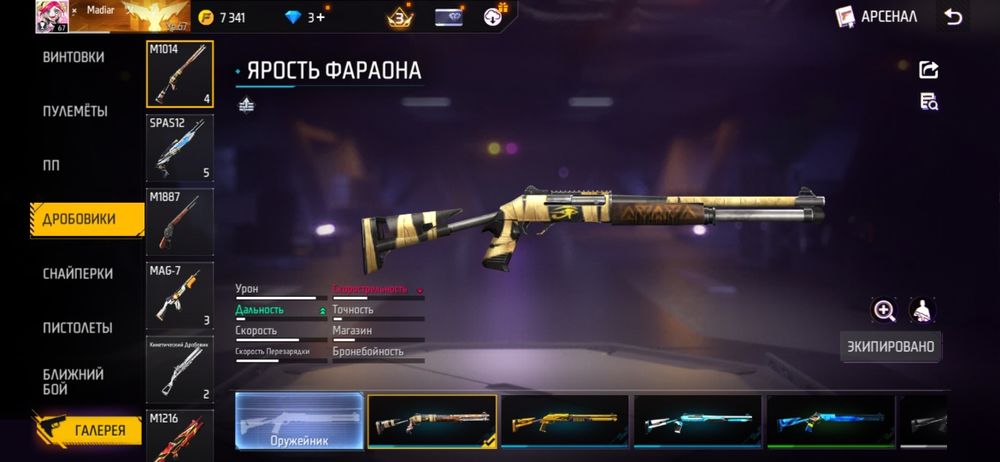Click the ЭКИПИРОВАНО equipped button
Viewport: 1000px width, 462px height.
point(890,347)
